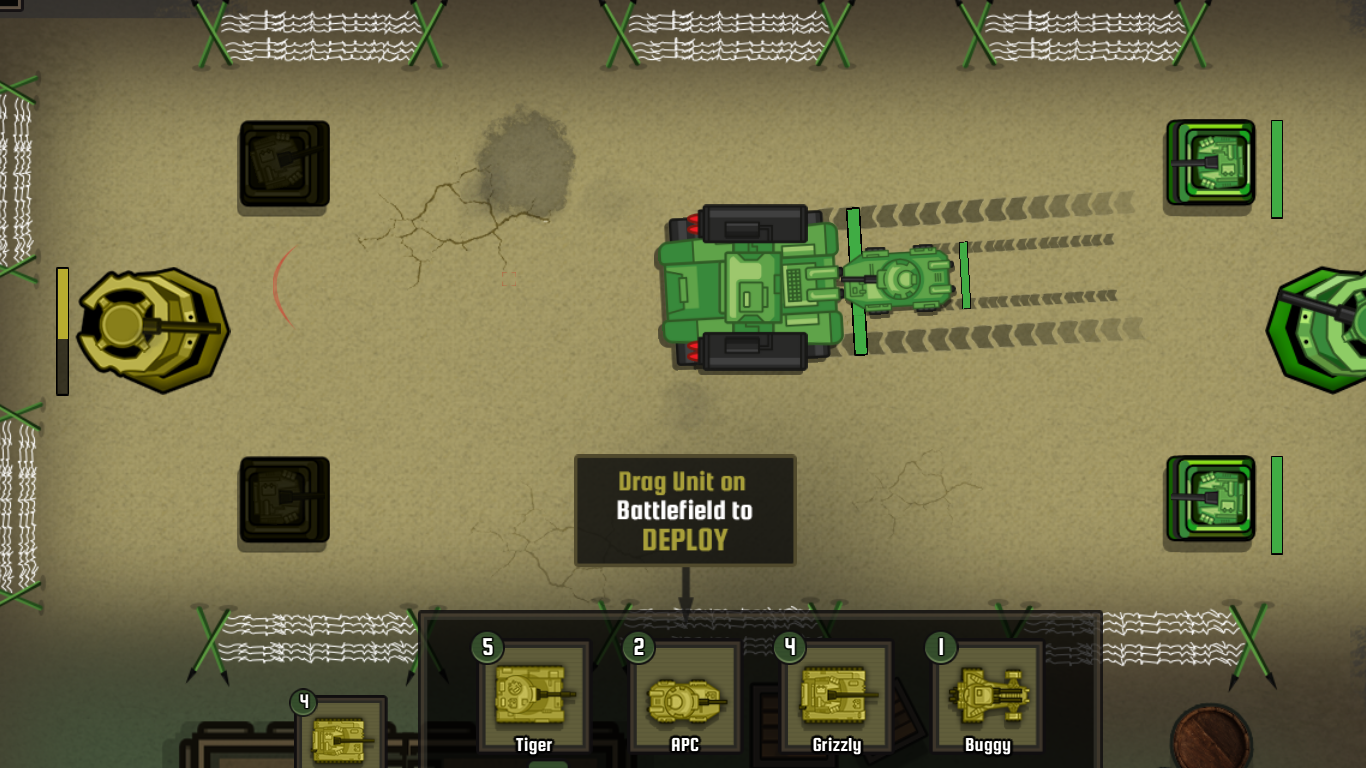Click the Tiger label under the tank card
Image resolution: width=1366 pixels, height=768 pixels.
[536, 745]
